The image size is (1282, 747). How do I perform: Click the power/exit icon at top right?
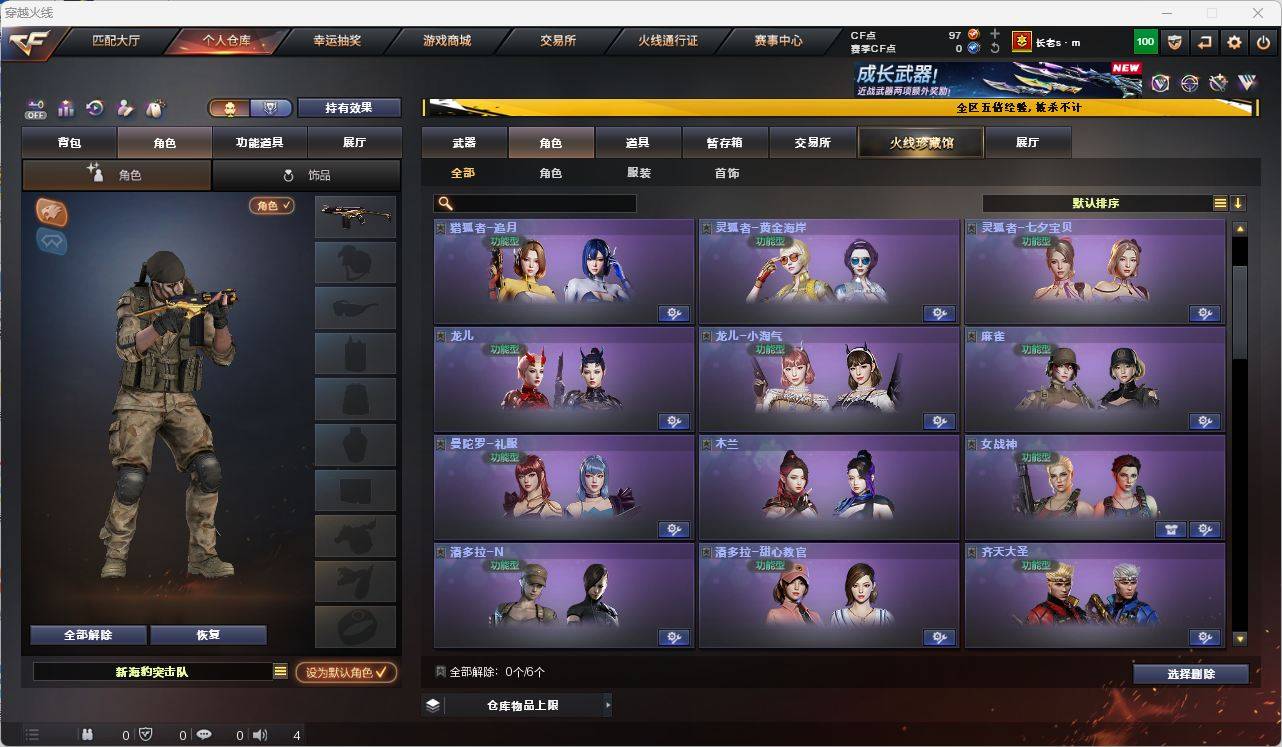1262,41
